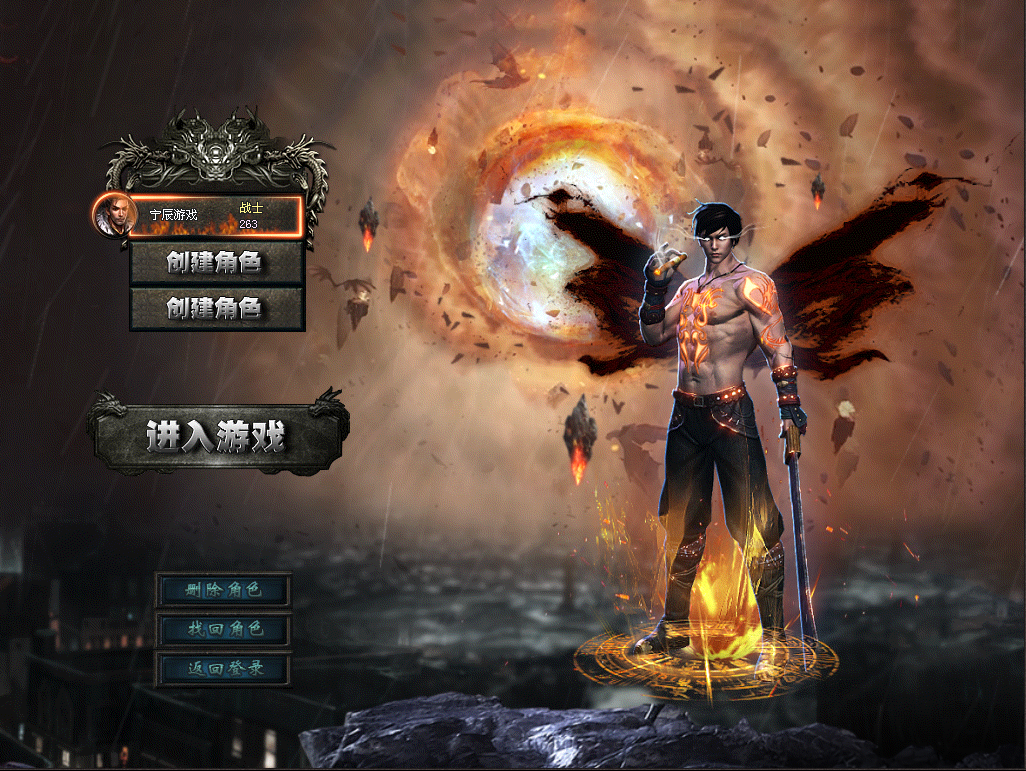Click the 删除角色 delete character button
Image resolution: width=1026 pixels, height=771 pixels.
tap(224, 590)
